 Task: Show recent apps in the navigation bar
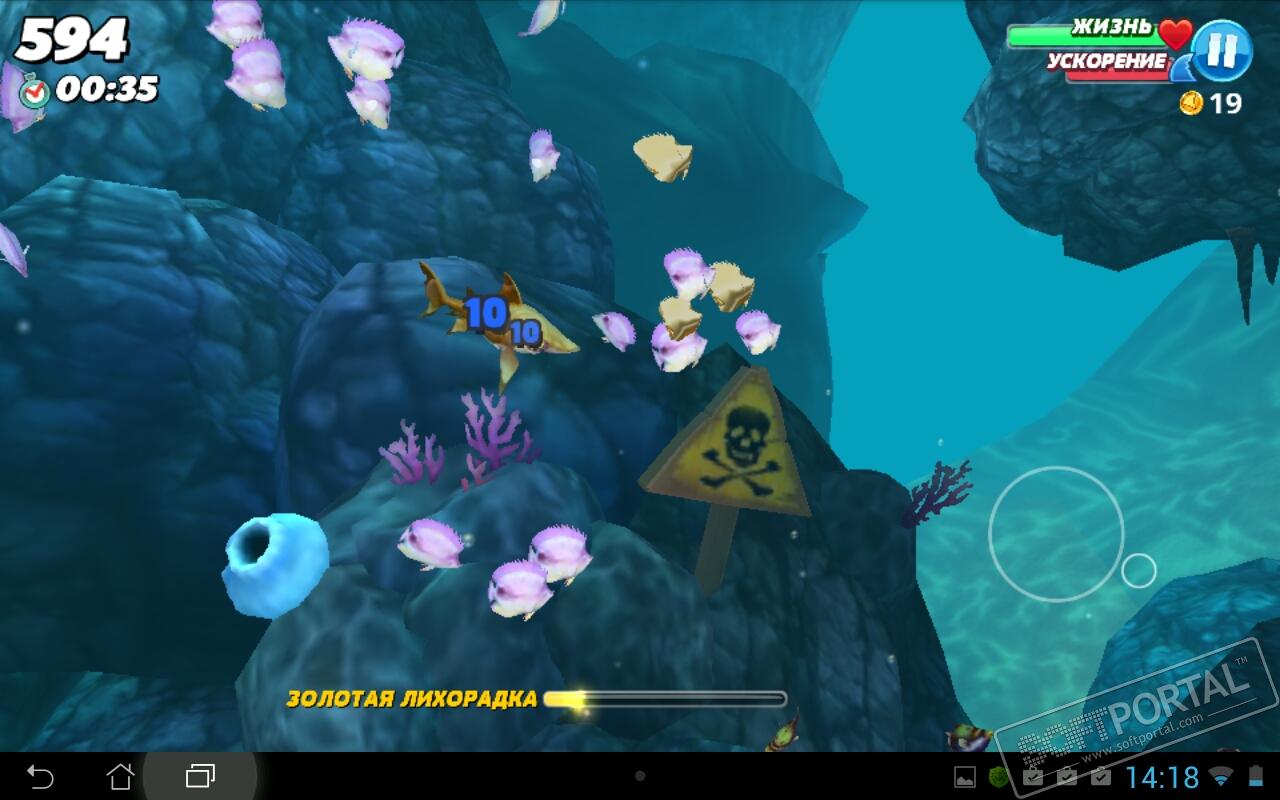200,776
